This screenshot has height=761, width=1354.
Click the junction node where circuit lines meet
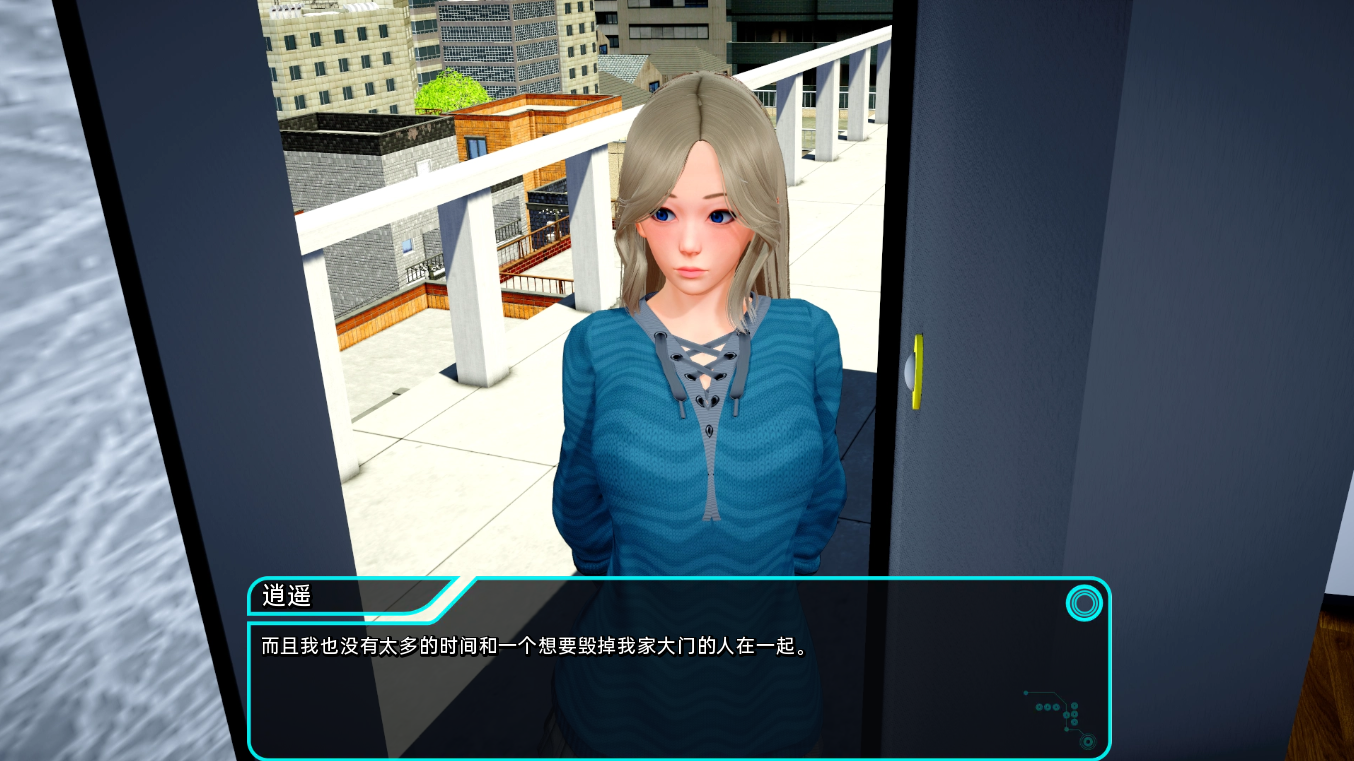(x=1066, y=715)
